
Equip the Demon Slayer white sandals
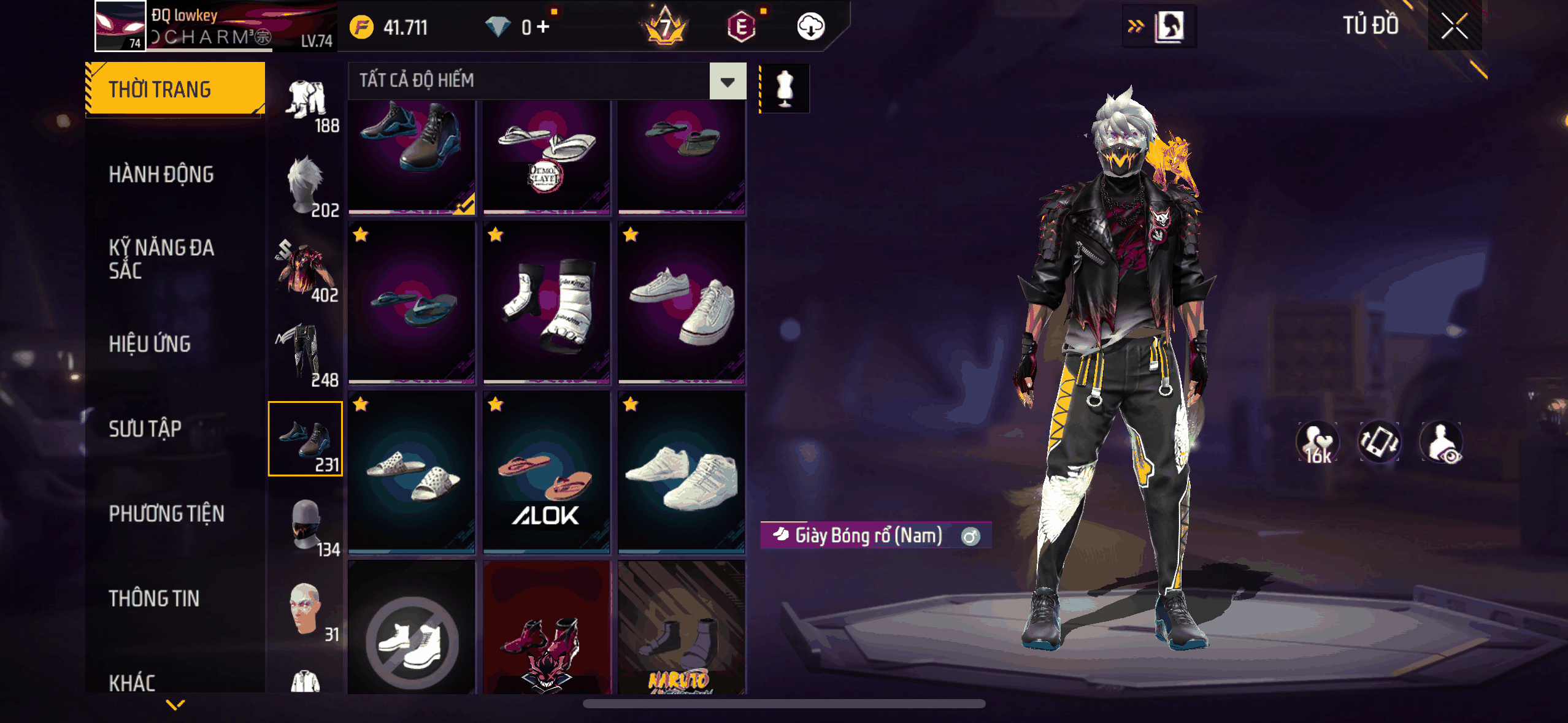tap(546, 156)
